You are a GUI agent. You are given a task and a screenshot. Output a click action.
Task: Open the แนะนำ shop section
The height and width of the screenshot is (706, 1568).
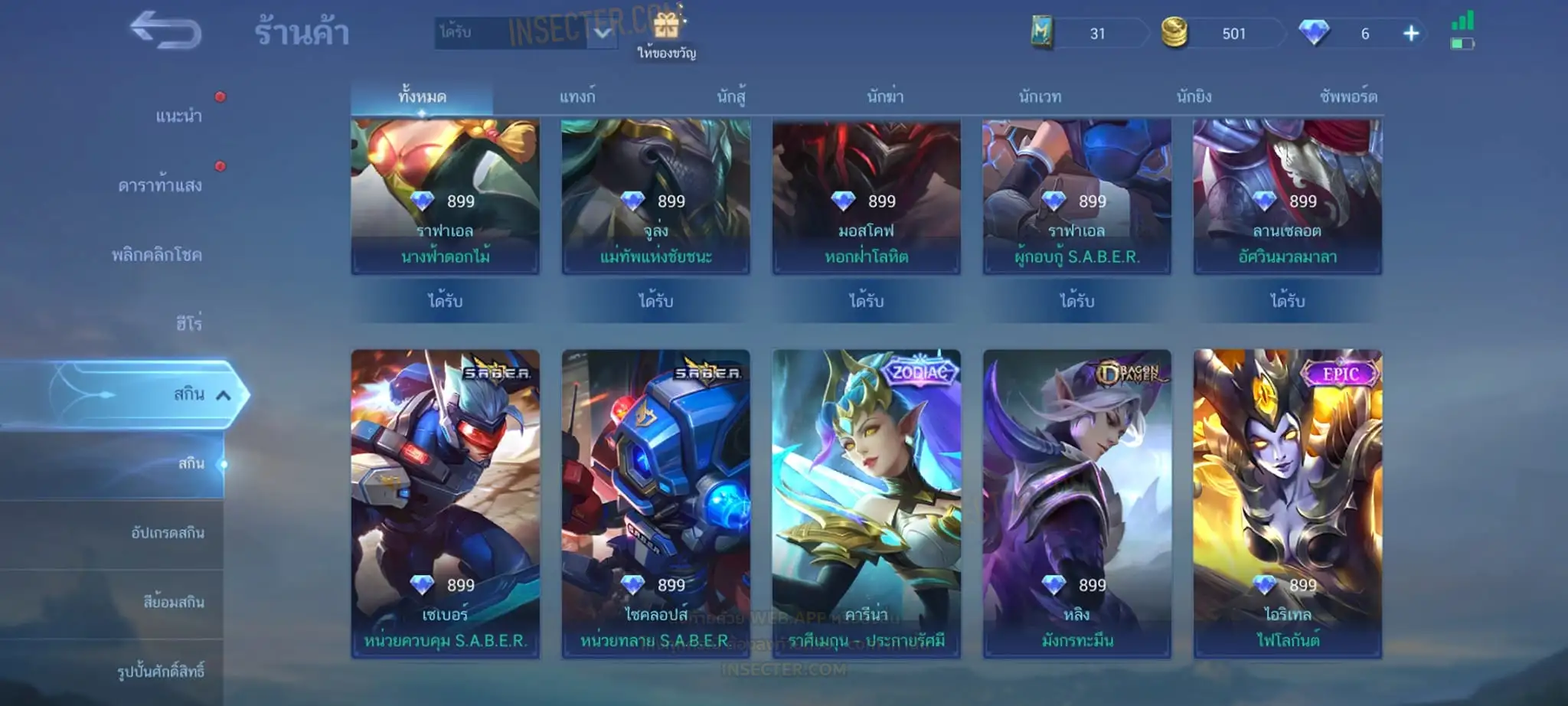point(178,116)
